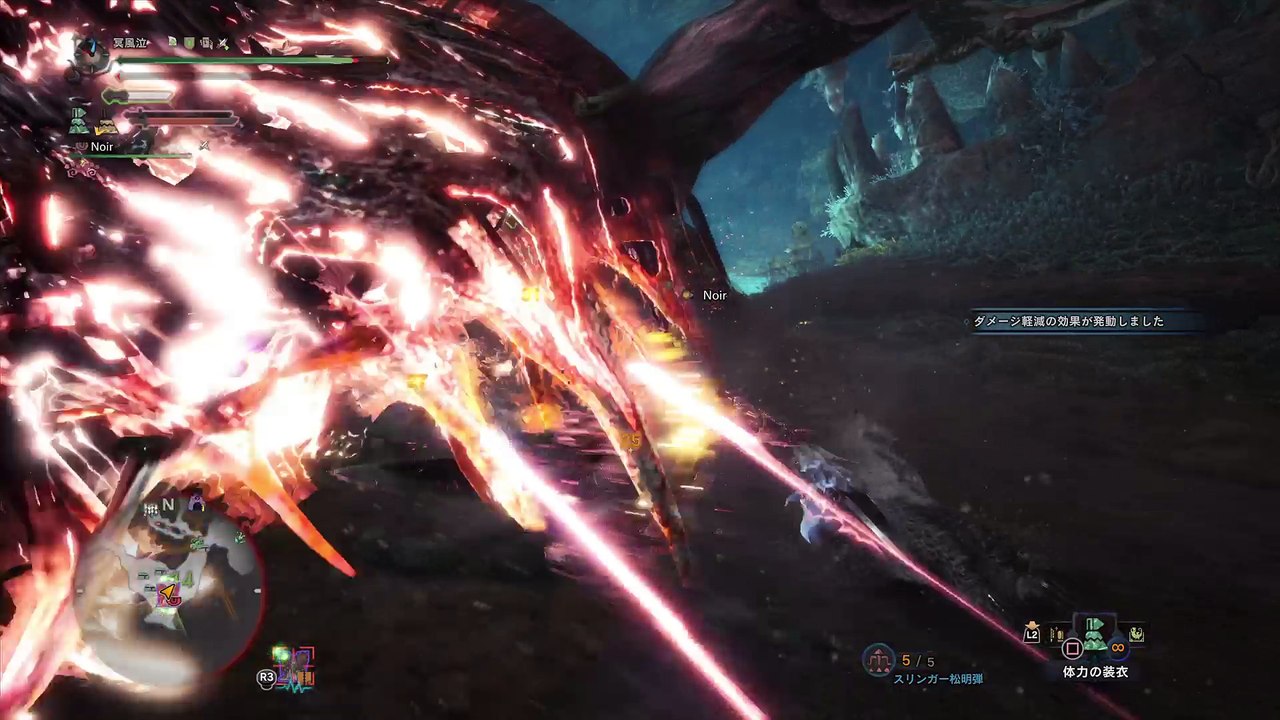Screen dimensions: 1280x720
Task: Click the purple monster icon atop the minimap
Action: pyautogui.click(x=196, y=505)
